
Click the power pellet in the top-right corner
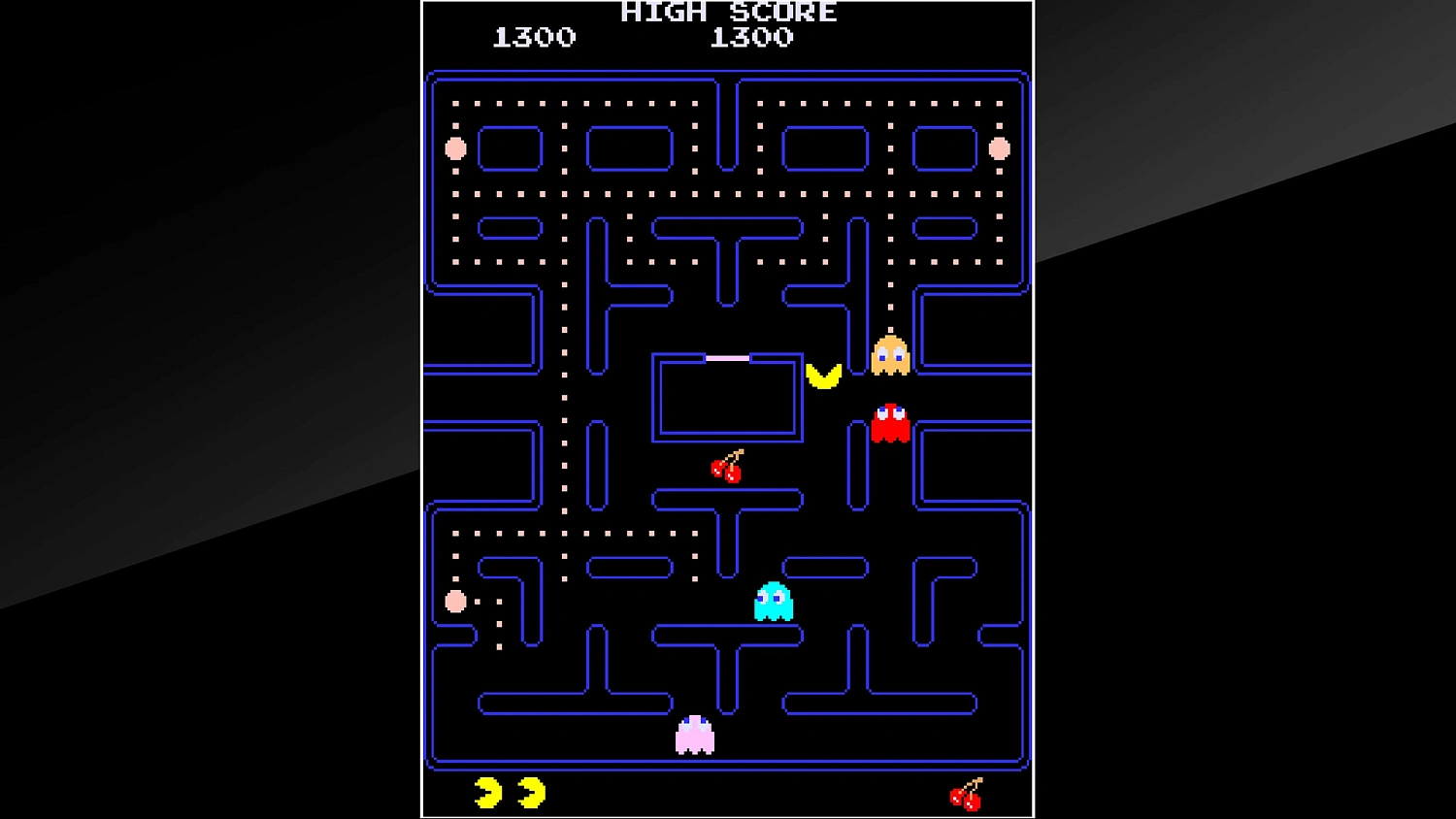(1001, 148)
